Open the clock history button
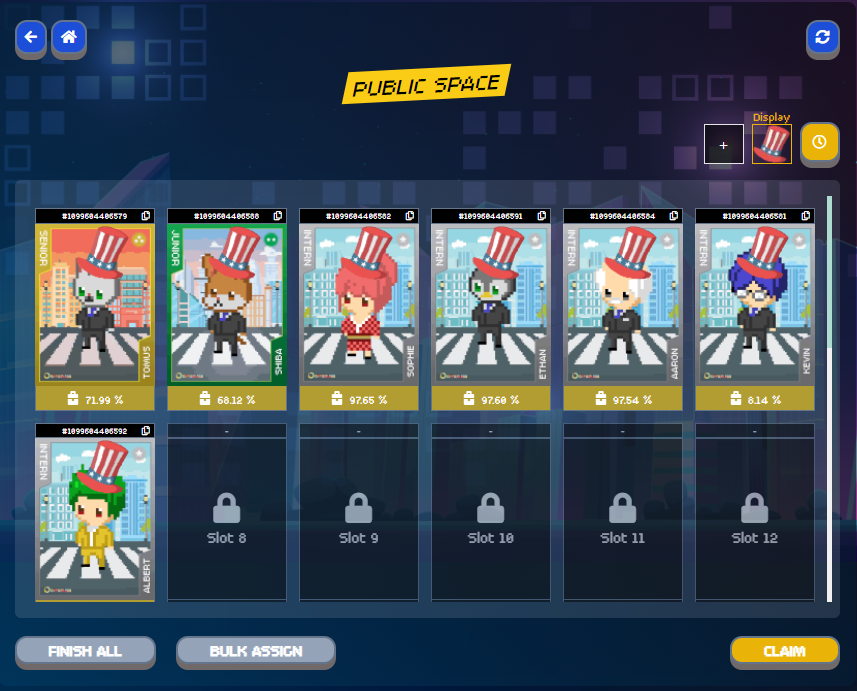The width and height of the screenshot is (857, 691). point(819,143)
